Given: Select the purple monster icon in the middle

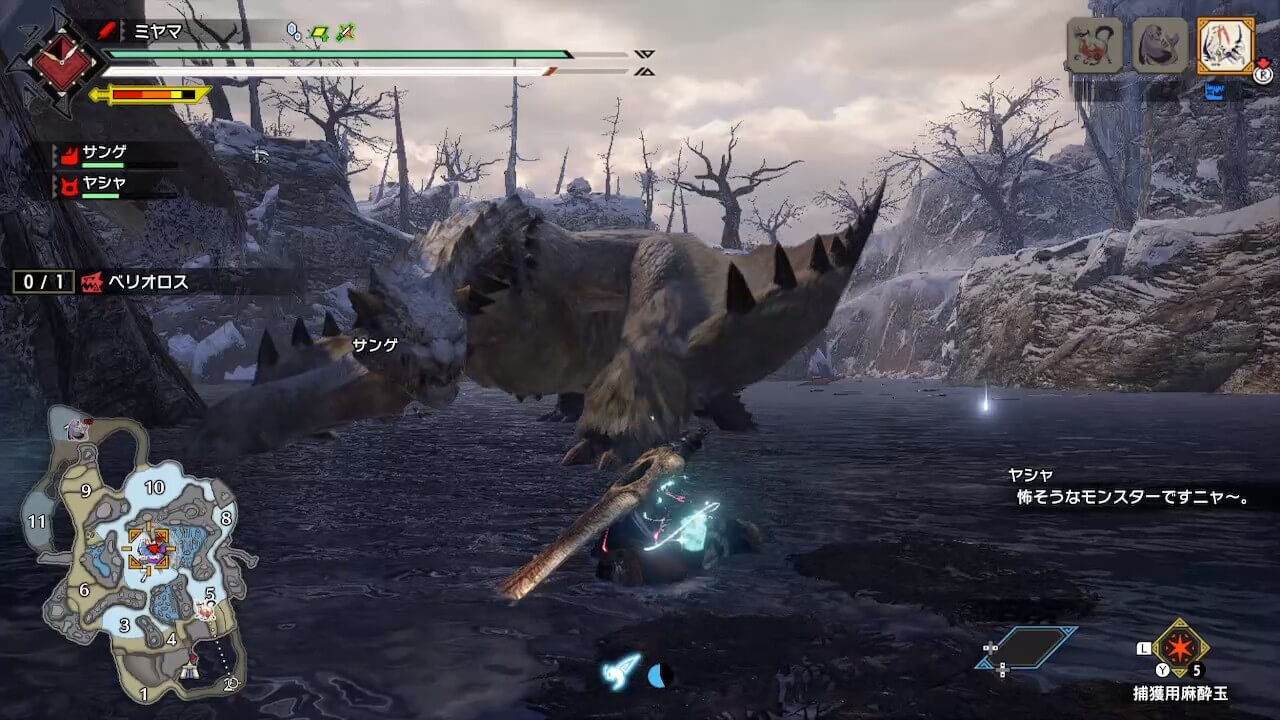Looking at the screenshot, I should point(1160,45).
